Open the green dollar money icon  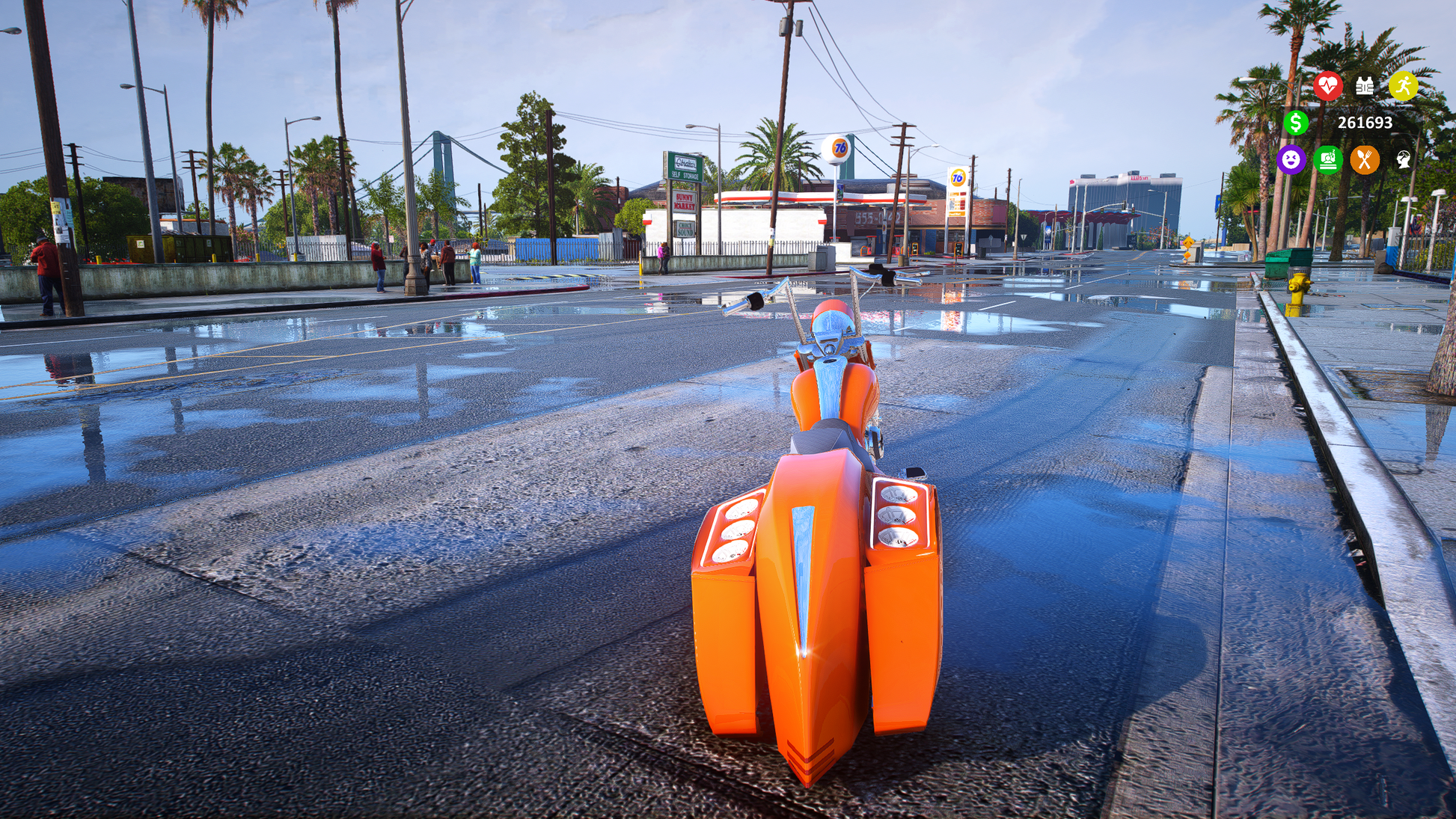click(1296, 123)
